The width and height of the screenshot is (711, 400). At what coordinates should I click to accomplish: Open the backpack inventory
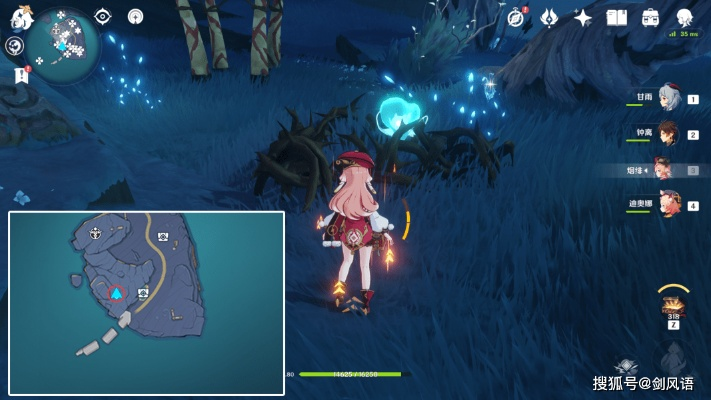650,17
